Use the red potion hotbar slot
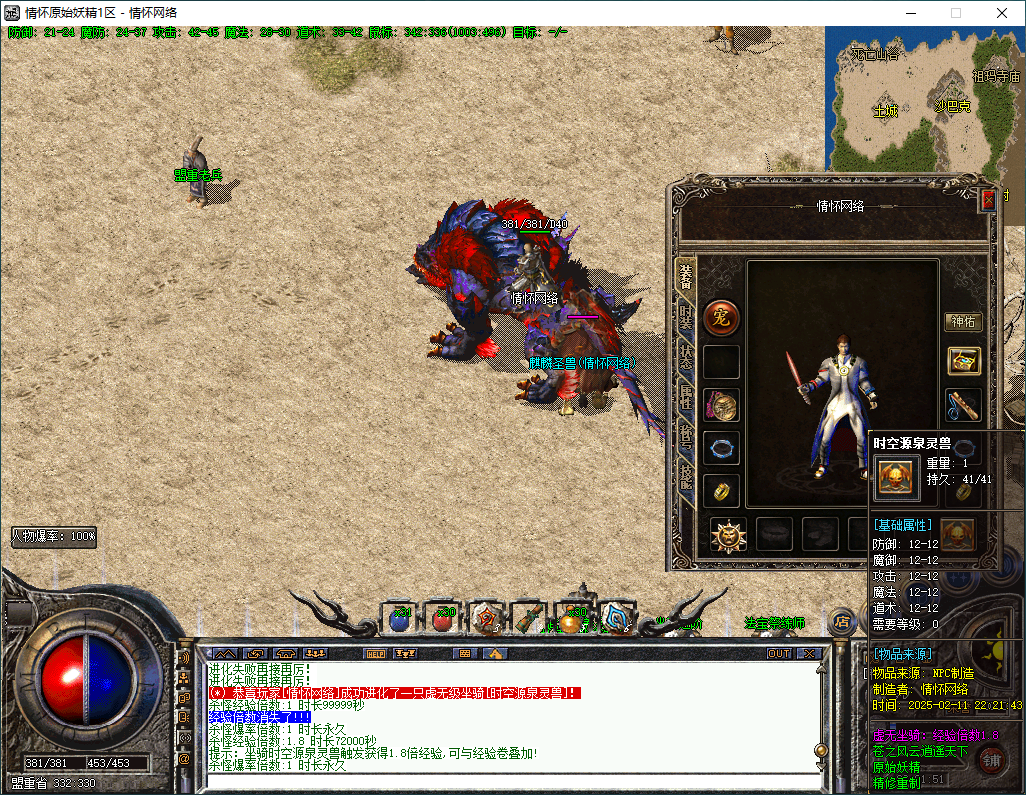Screen dimensions: 1026x795 pyautogui.click(x=444, y=619)
